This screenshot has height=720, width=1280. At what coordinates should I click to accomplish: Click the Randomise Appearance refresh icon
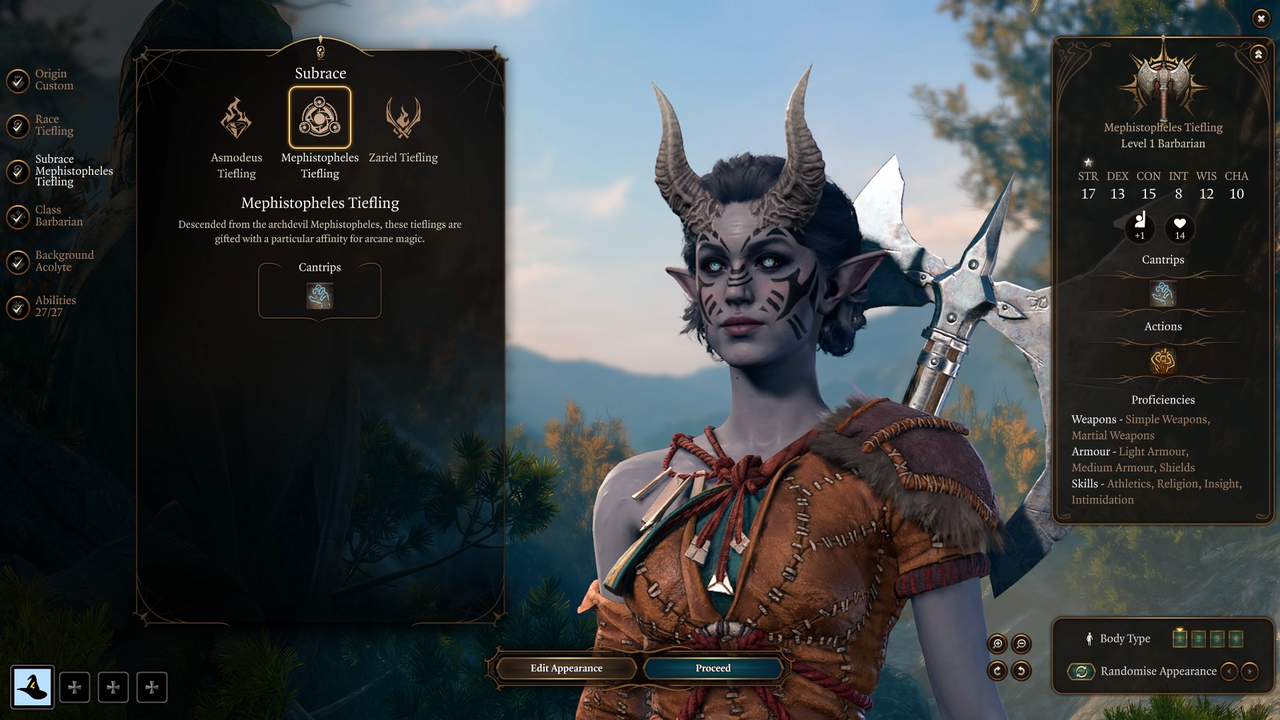coord(1081,671)
